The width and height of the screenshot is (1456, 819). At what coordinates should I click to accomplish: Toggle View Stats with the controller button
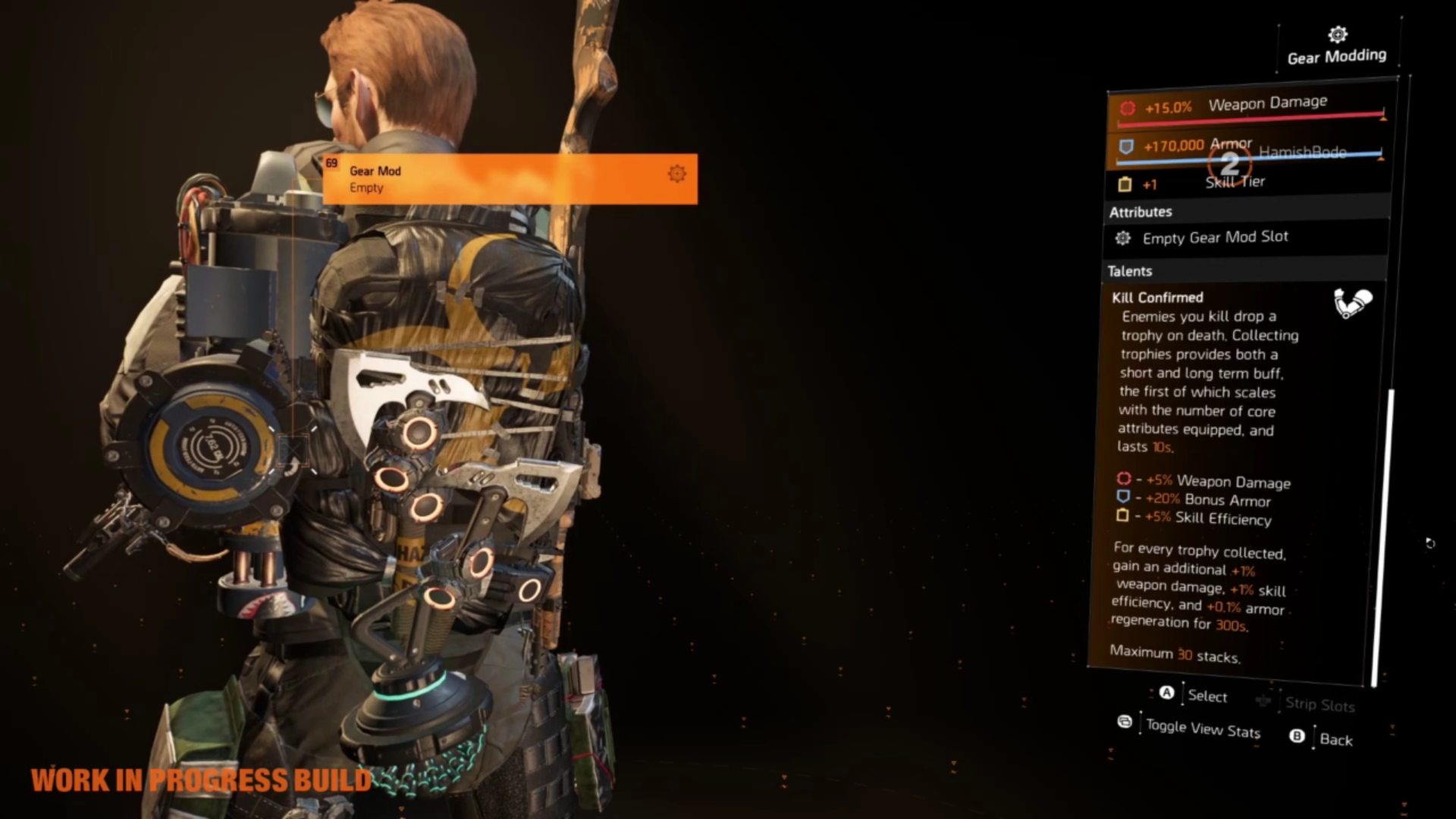[1125, 723]
